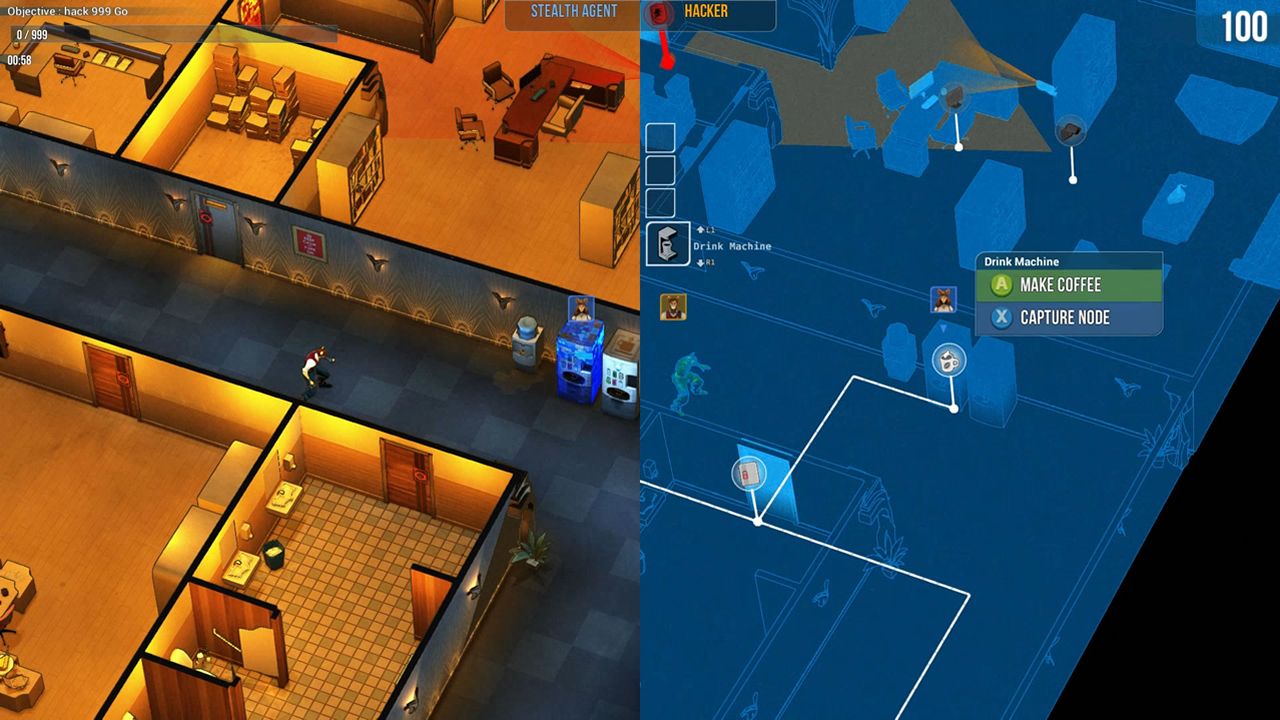Select the topmost empty device slot
This screenshot has width=1280, height=720.
pos(661,137)
